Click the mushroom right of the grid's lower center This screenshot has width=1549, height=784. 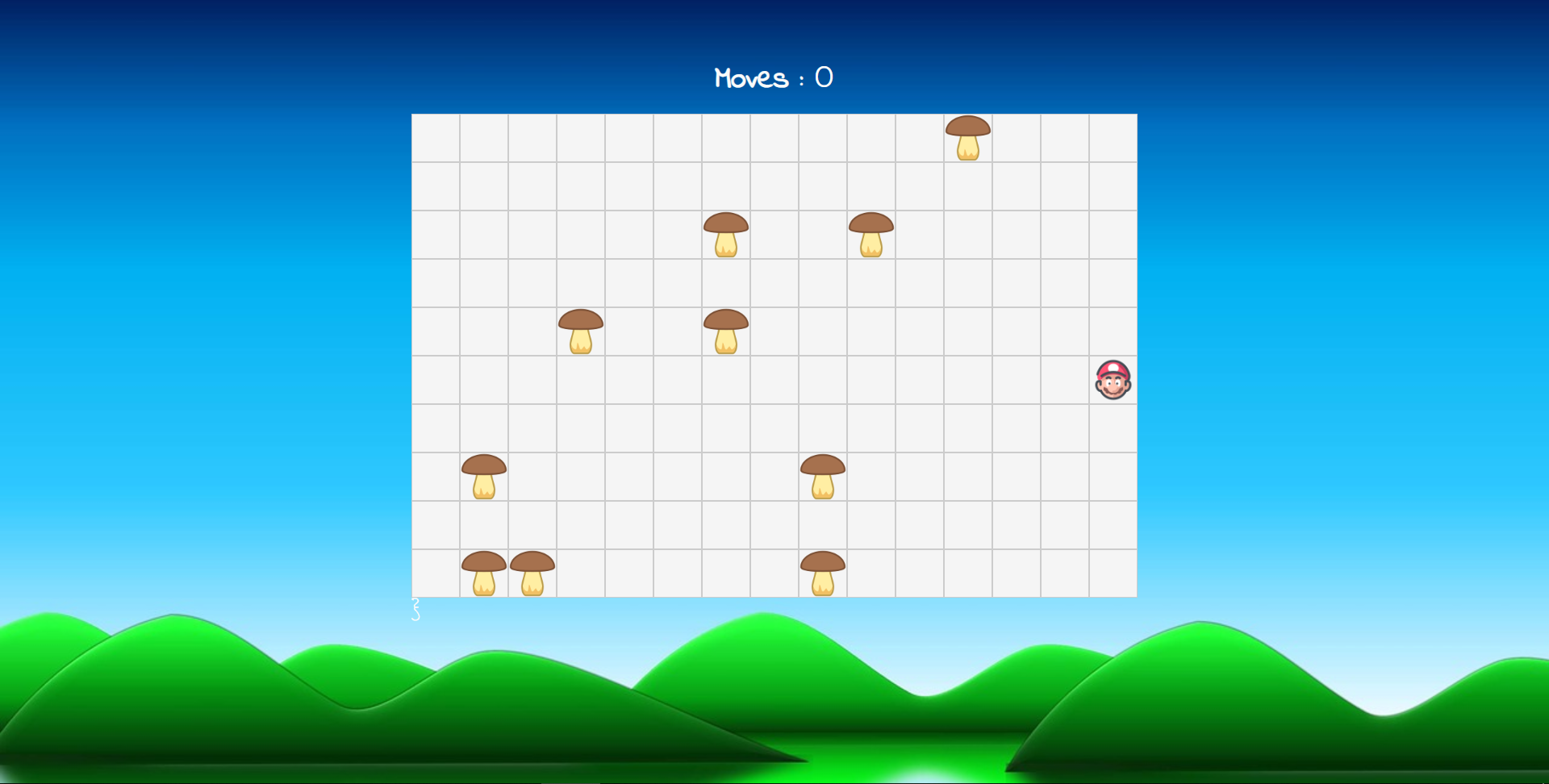pyautogui.click(x=823, y=477)
